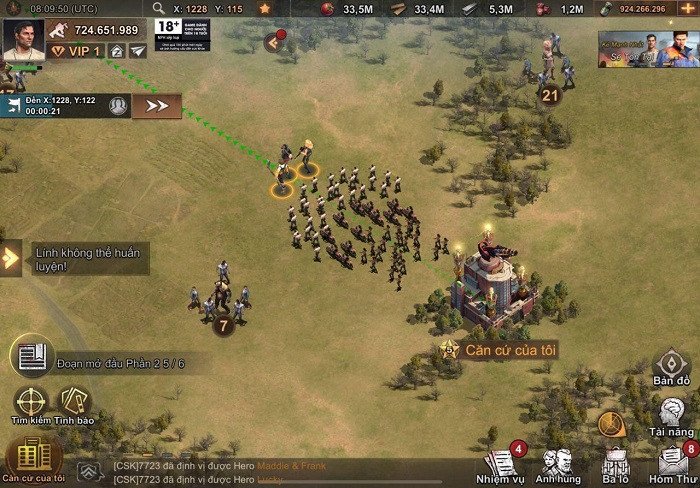Open the Hòm Thư mailbox

point(673,465)
